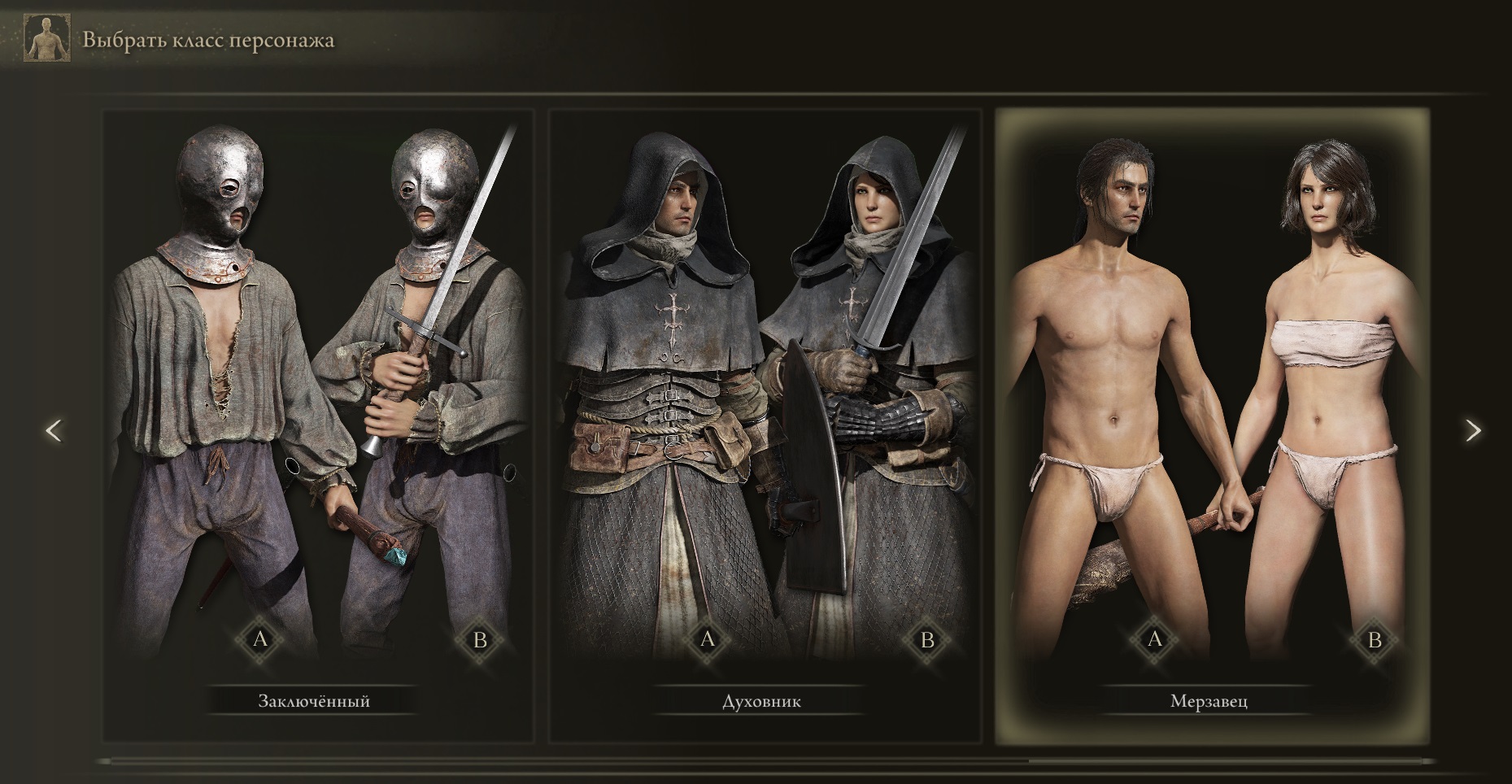This screenshot has height=784, width=1512.
Task: Click the class list horizontal scrollbar
Action: coord(765,762)
